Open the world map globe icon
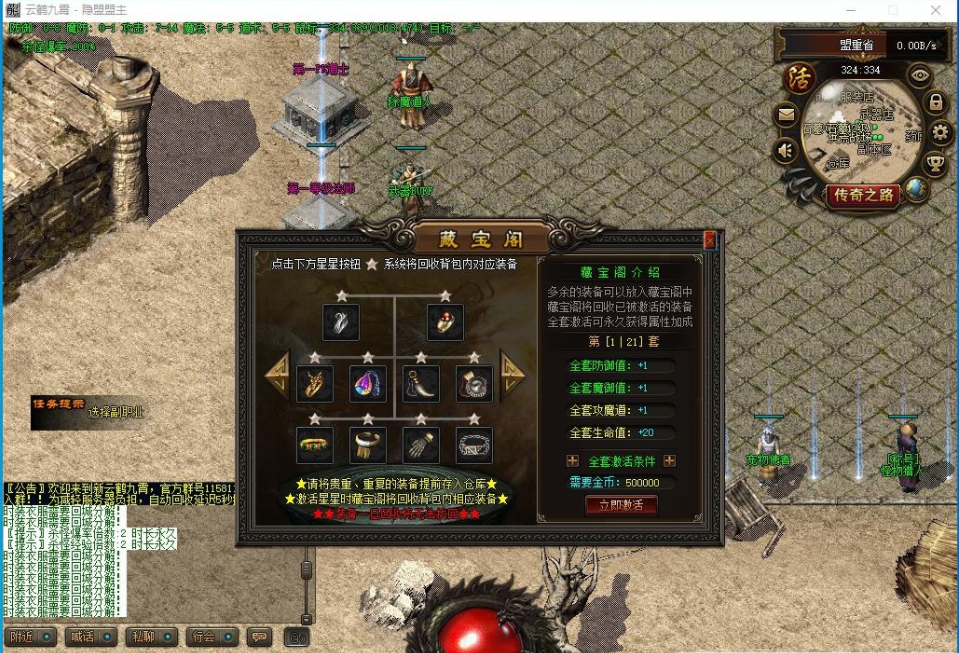Viewport: 959px width, 653px height. tap(915, 190)
